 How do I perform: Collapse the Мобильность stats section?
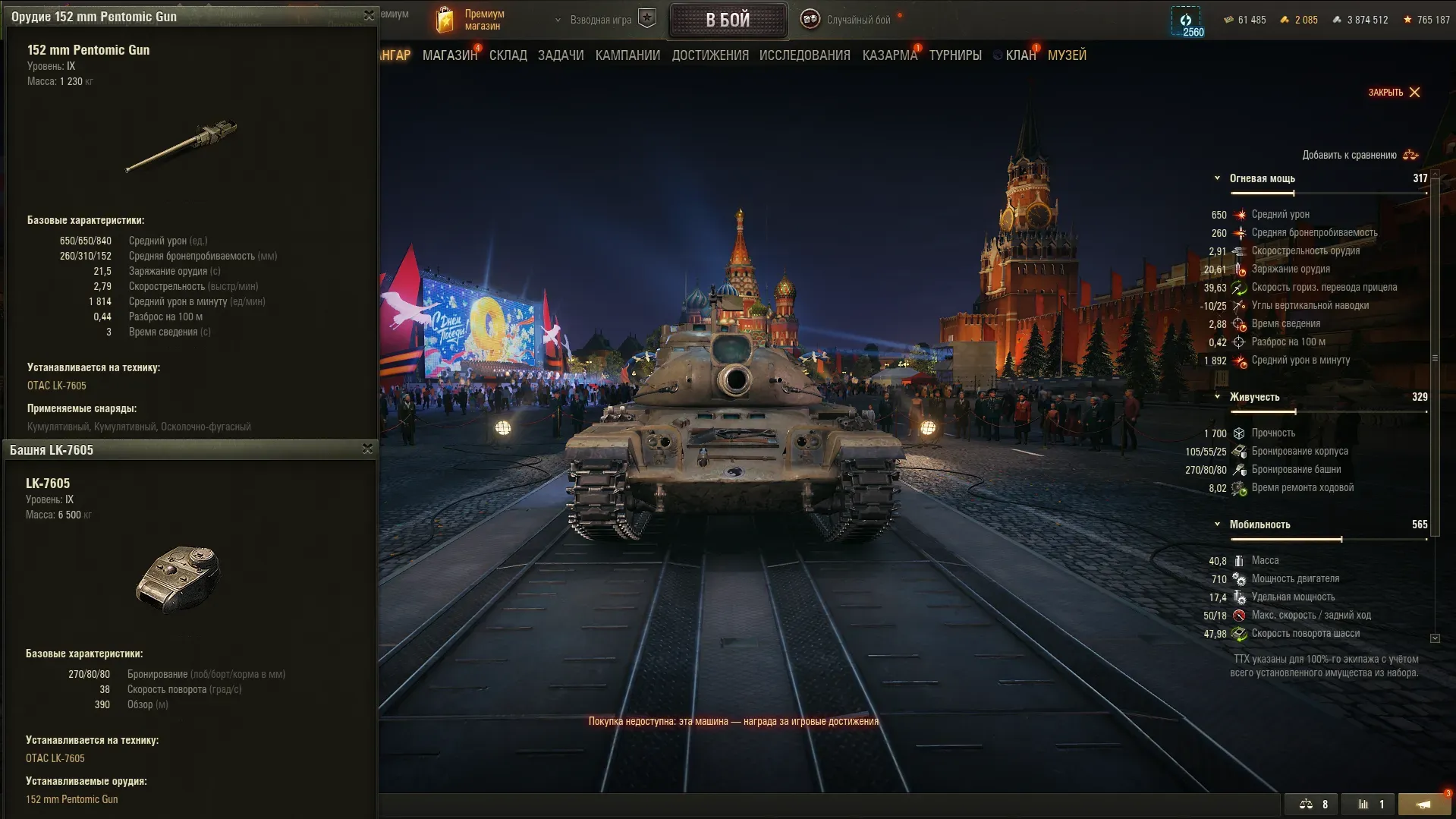point(1218,524)
